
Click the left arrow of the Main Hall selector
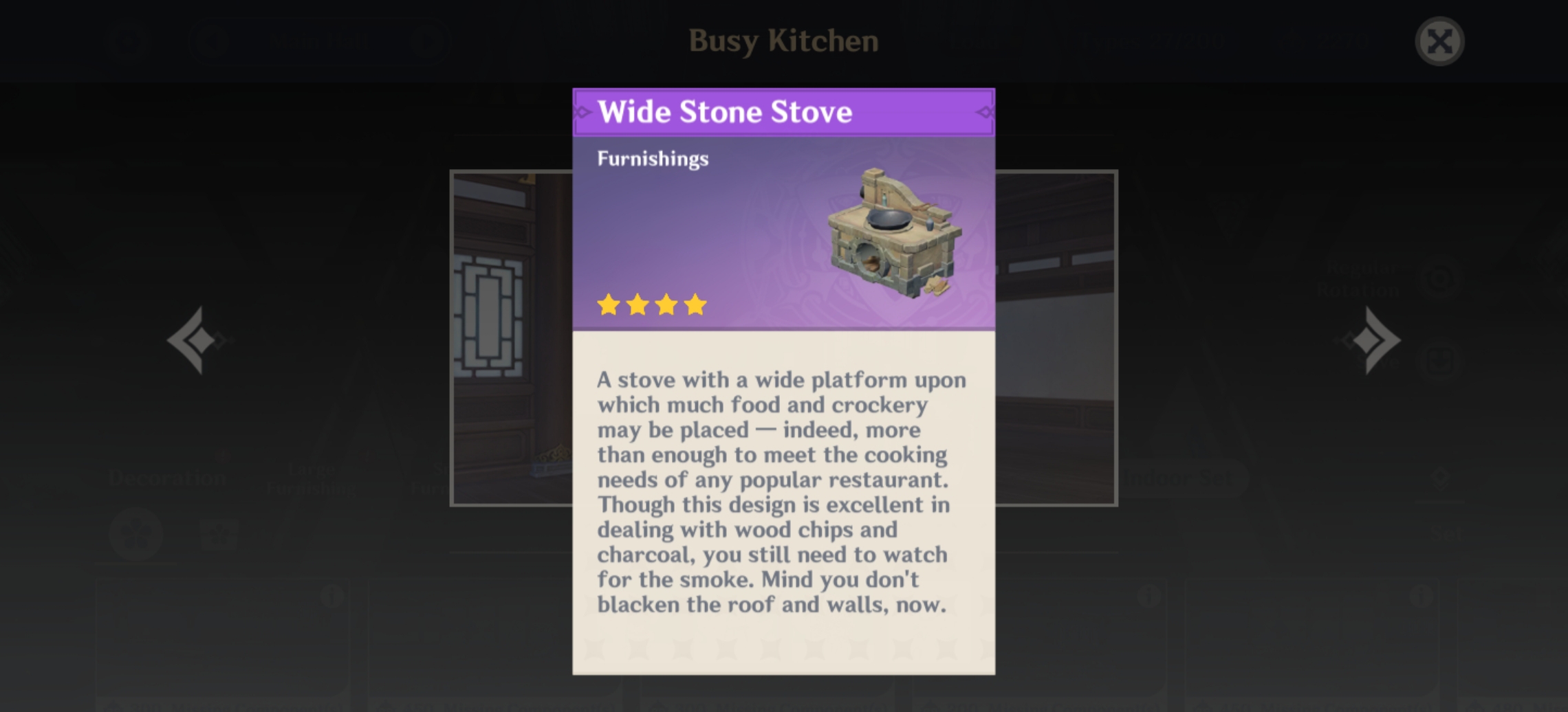(211, 41)
